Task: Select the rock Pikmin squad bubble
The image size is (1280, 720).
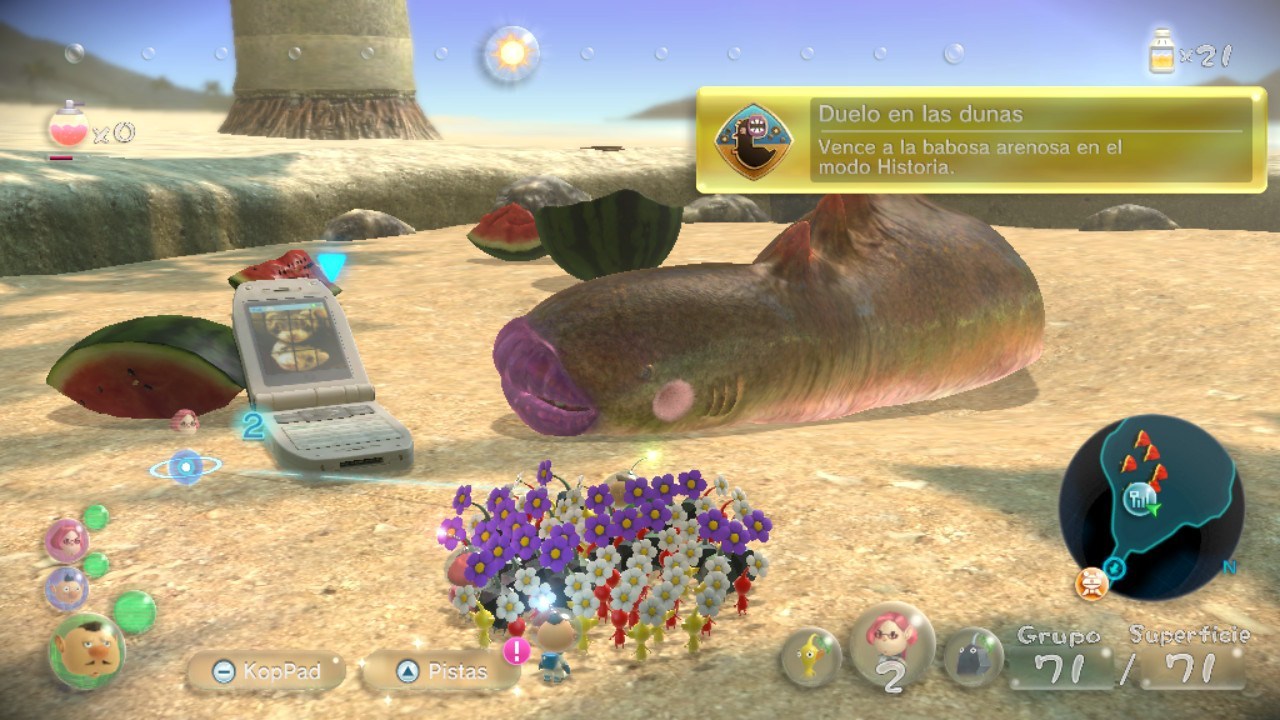Action: [x=973, y=657]
